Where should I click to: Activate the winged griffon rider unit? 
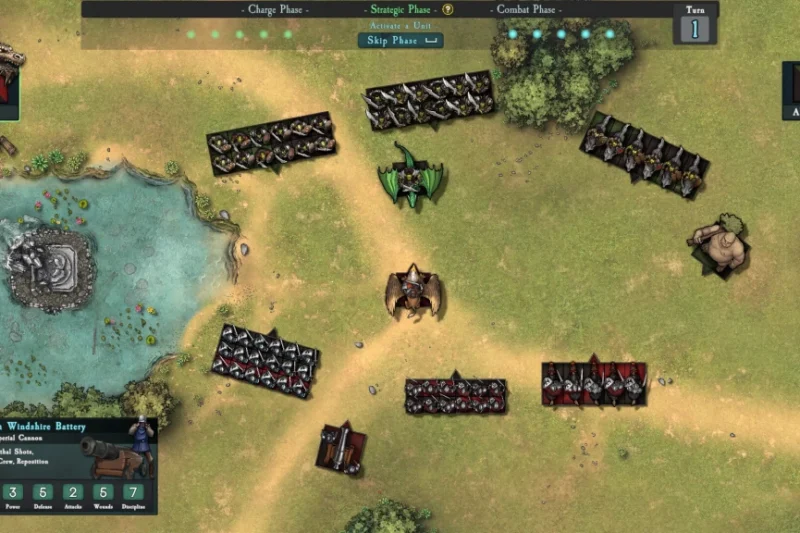[413, 292]
